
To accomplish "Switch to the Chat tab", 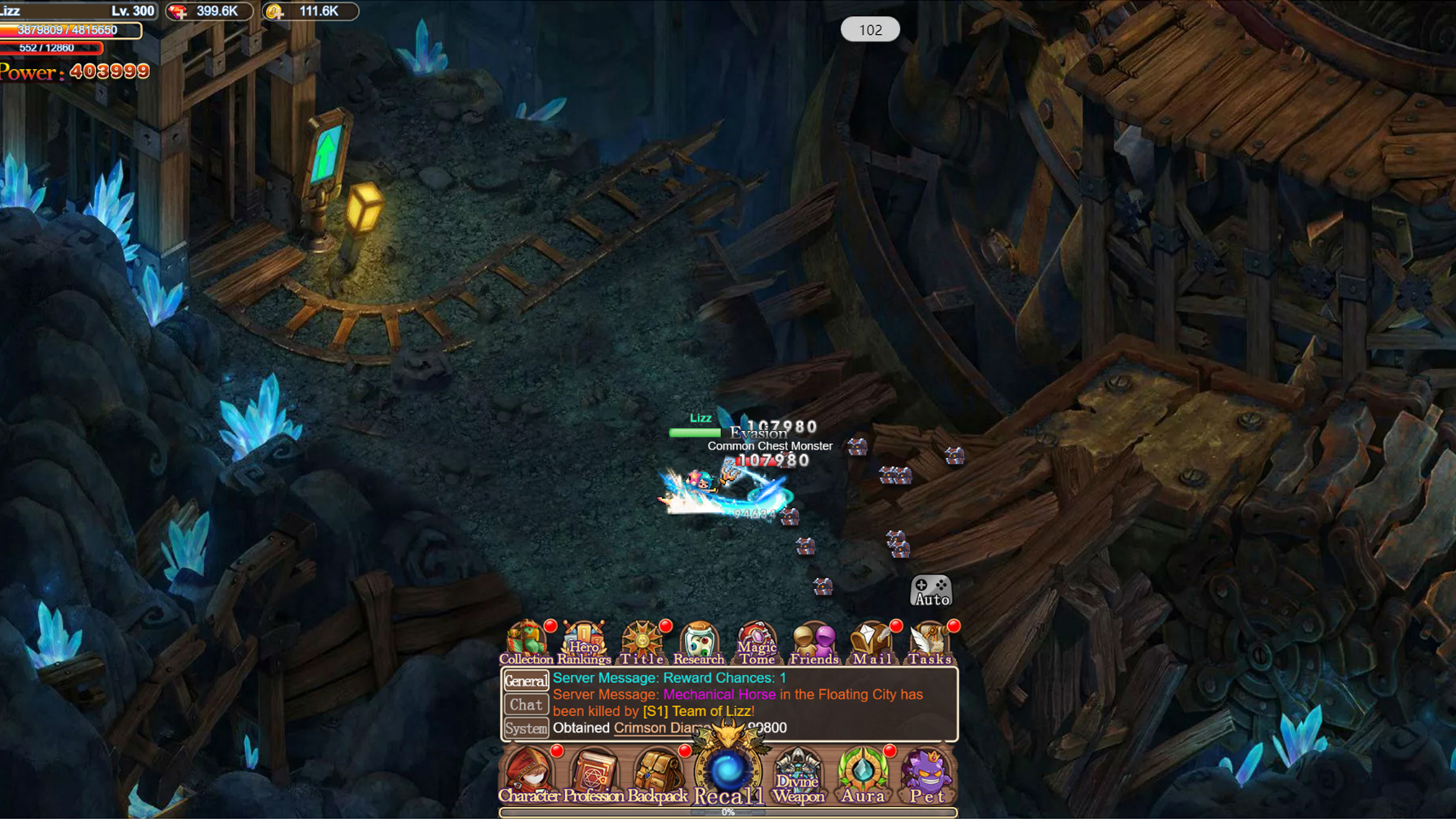I will (x=526, y=704).
